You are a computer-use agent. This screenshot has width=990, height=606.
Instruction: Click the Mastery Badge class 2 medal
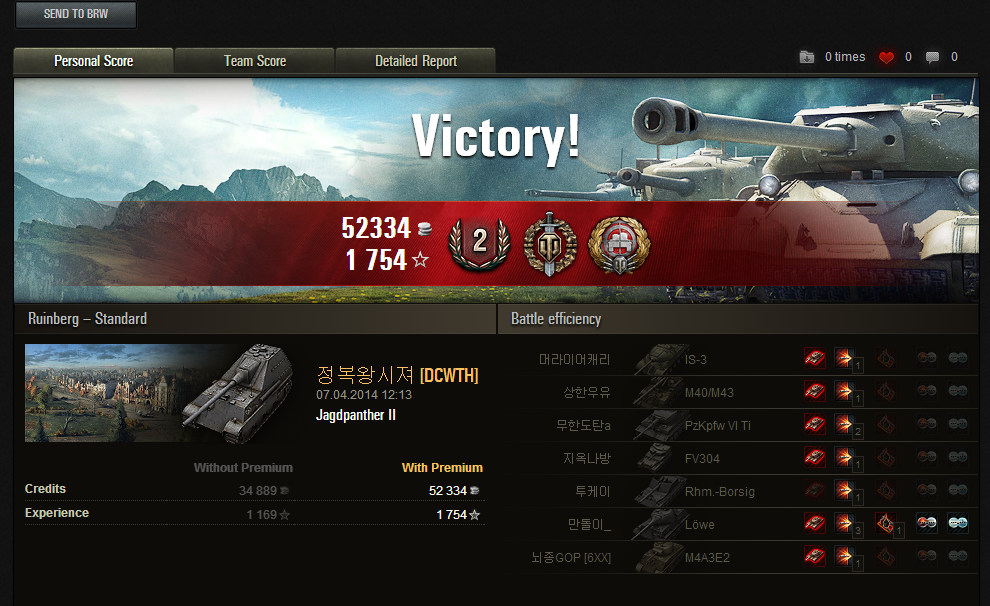pos(479,240)
